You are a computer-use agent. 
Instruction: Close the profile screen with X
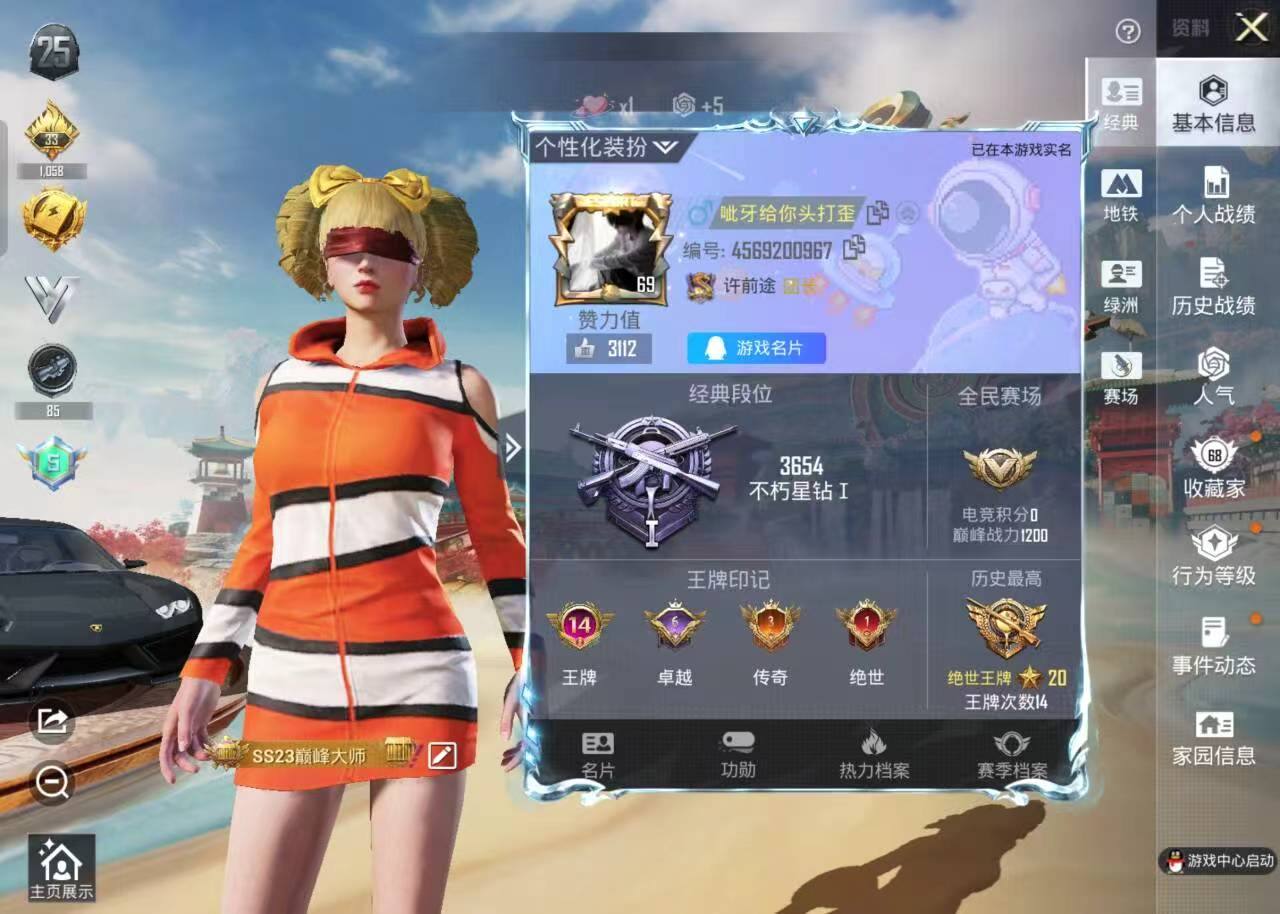click(1251, 28)
